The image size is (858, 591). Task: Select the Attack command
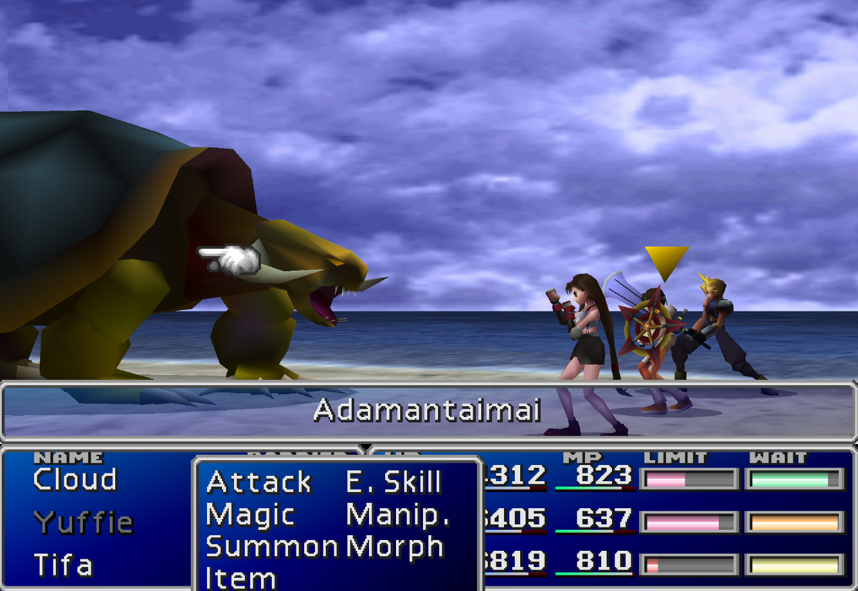(258, 482)
